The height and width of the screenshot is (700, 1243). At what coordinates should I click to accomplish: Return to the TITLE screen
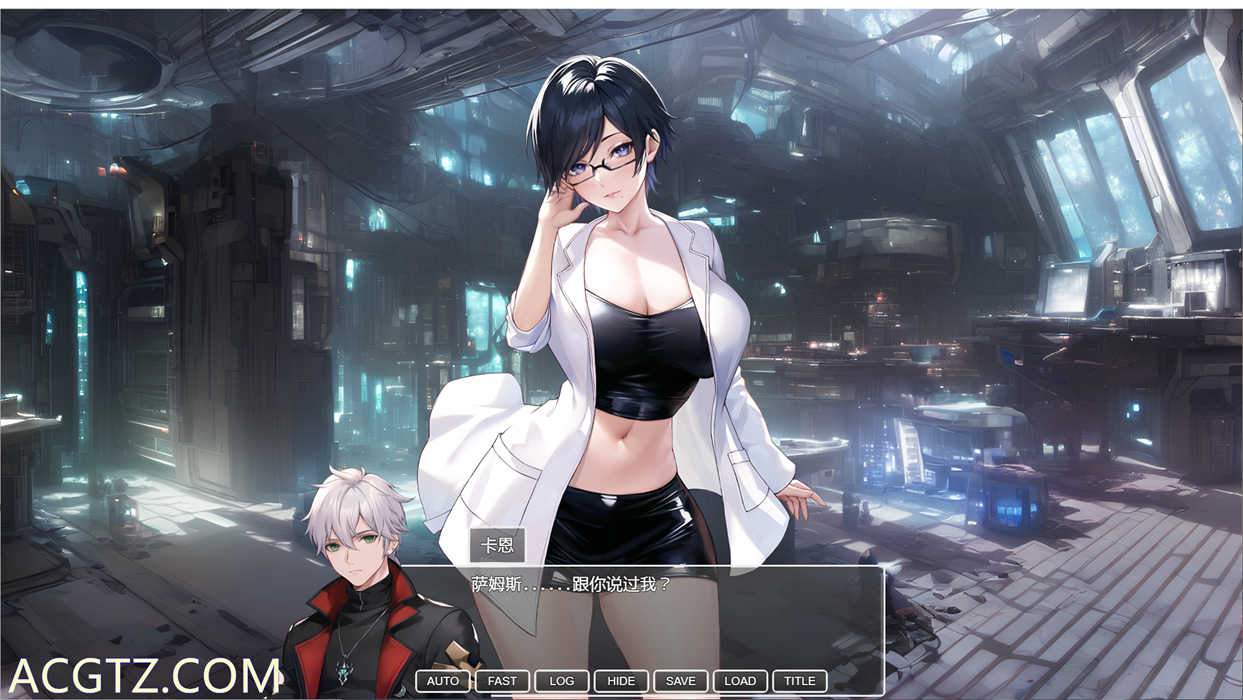coord(799,681)
